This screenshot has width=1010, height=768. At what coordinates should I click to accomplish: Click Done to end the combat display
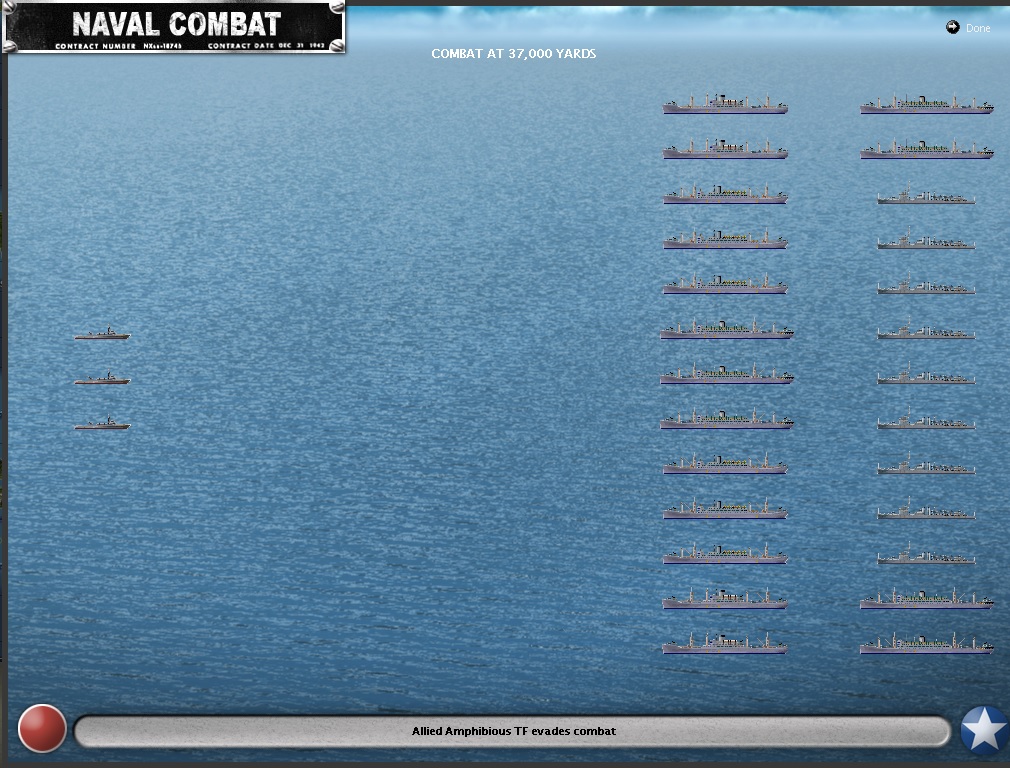pos(969,28)
